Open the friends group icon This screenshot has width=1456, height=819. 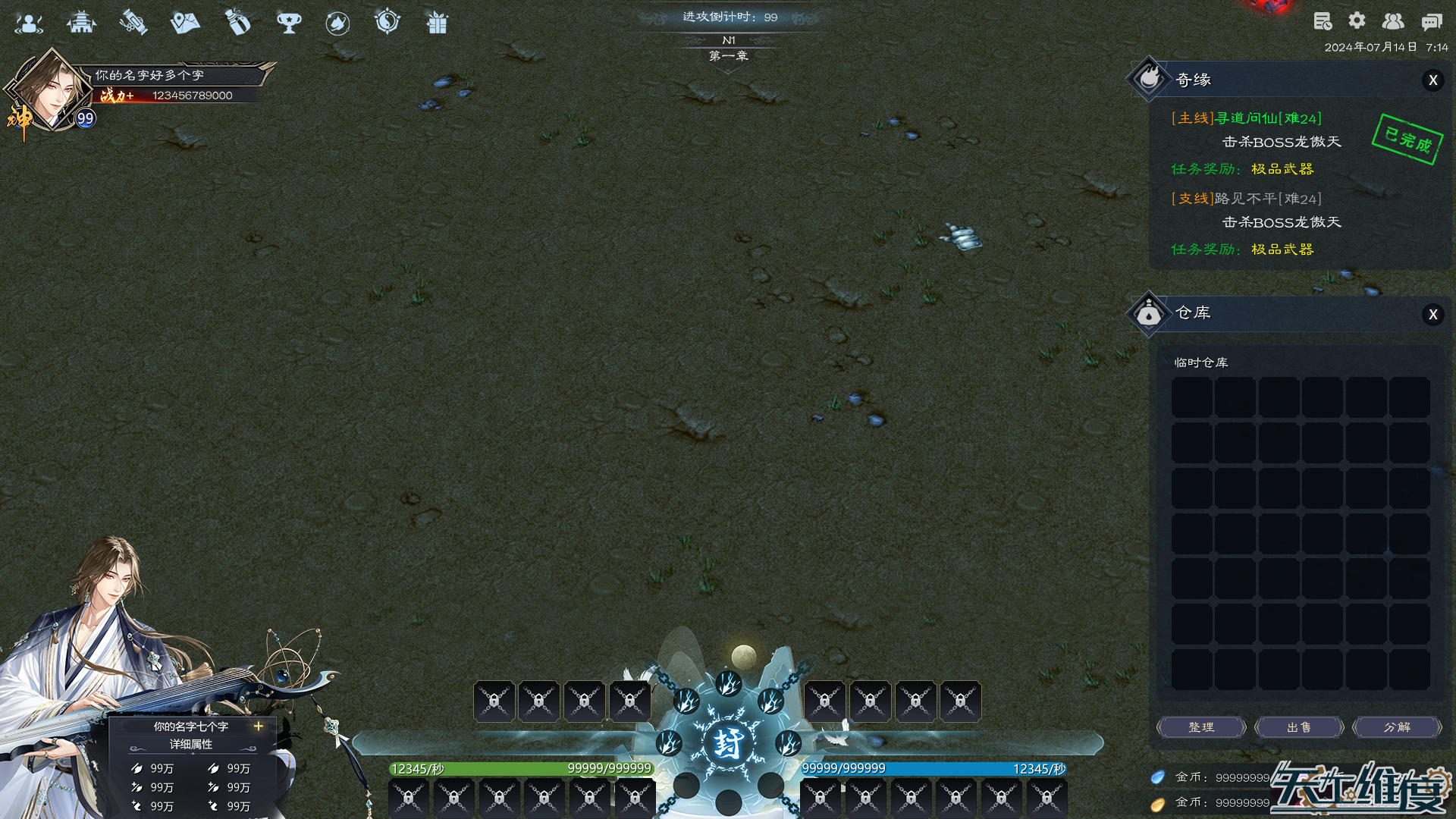[x=1393, y=21]
